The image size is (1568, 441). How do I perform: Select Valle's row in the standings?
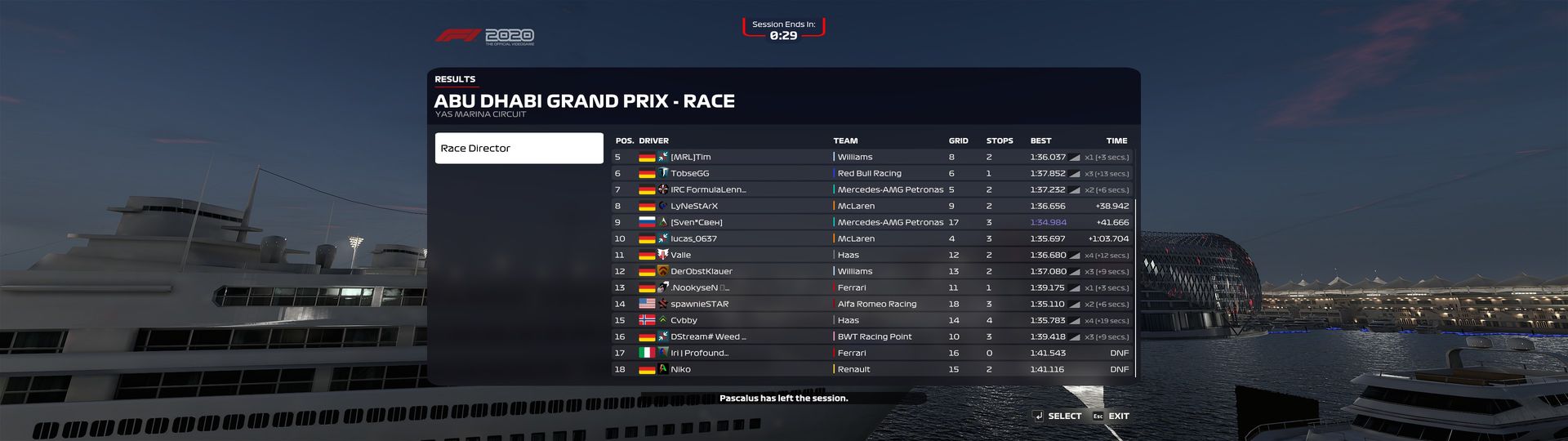pos(871,255)
